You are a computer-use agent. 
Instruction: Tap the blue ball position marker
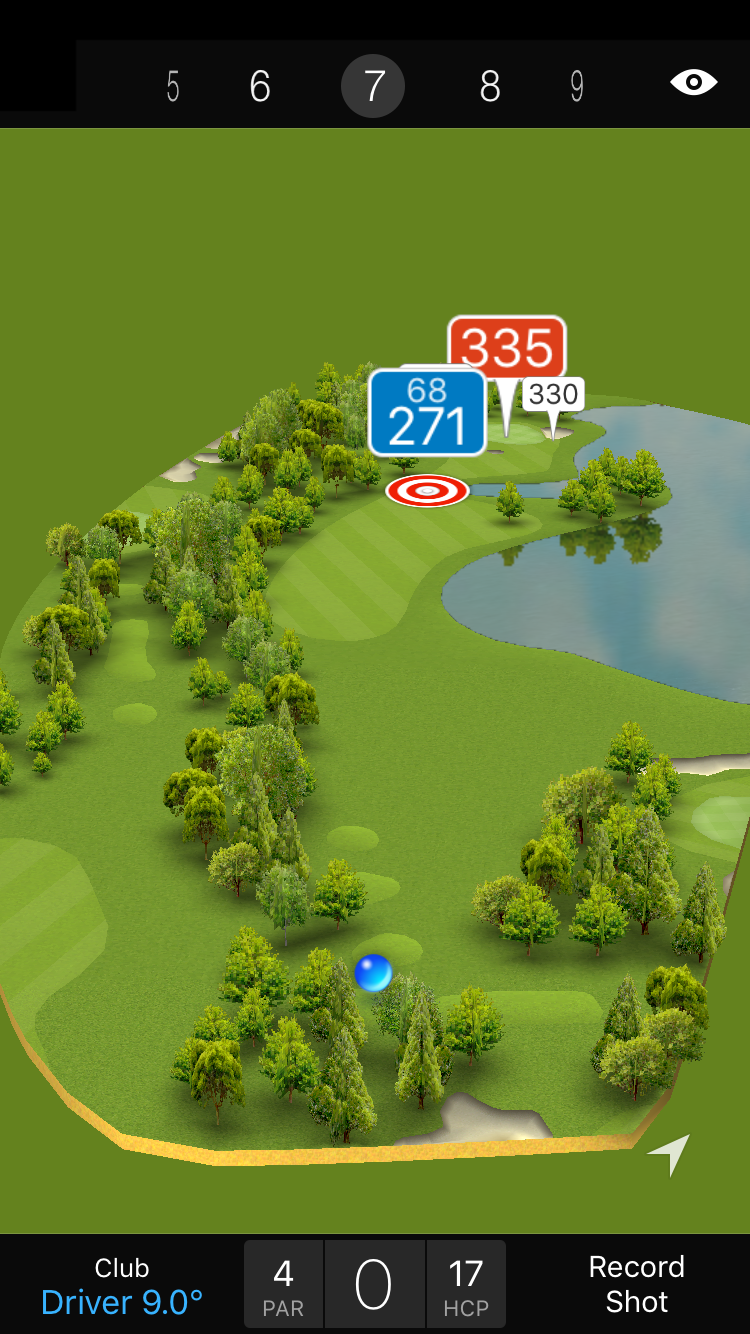(373, 973)
